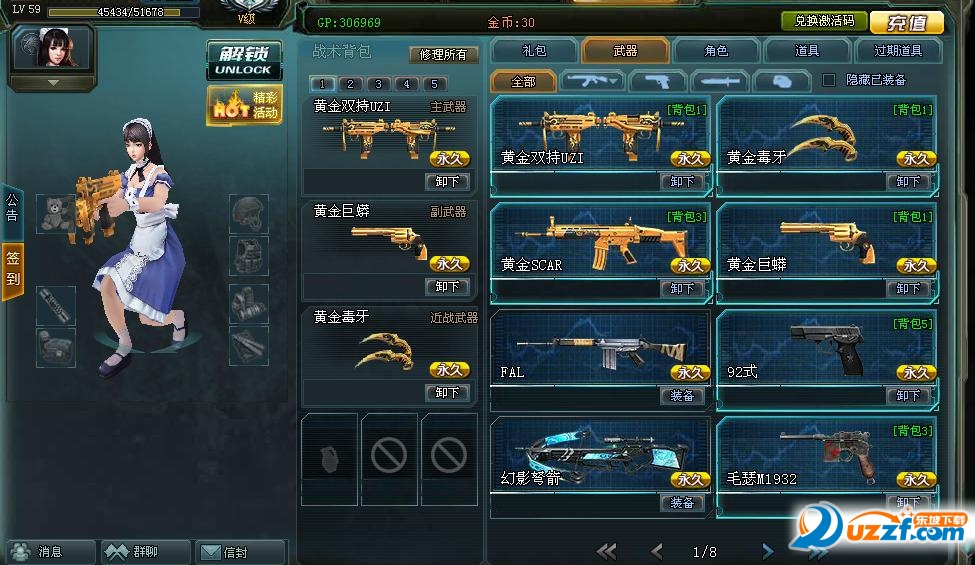Click the 解锁 UNLOCK button
The height and width of the screenshot is (565, 975).
pos(237,60)
